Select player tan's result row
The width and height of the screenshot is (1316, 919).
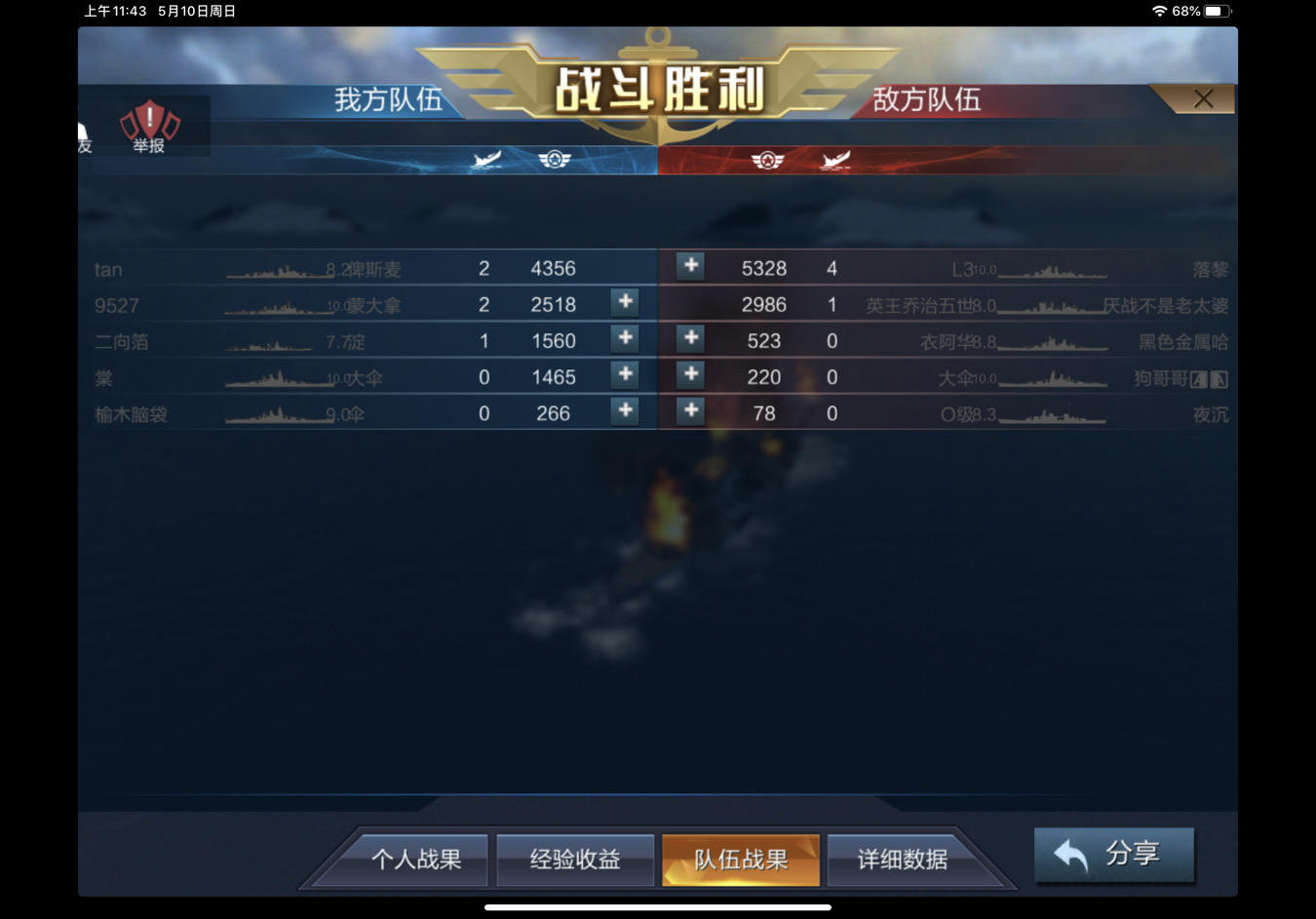click(370, 268)
